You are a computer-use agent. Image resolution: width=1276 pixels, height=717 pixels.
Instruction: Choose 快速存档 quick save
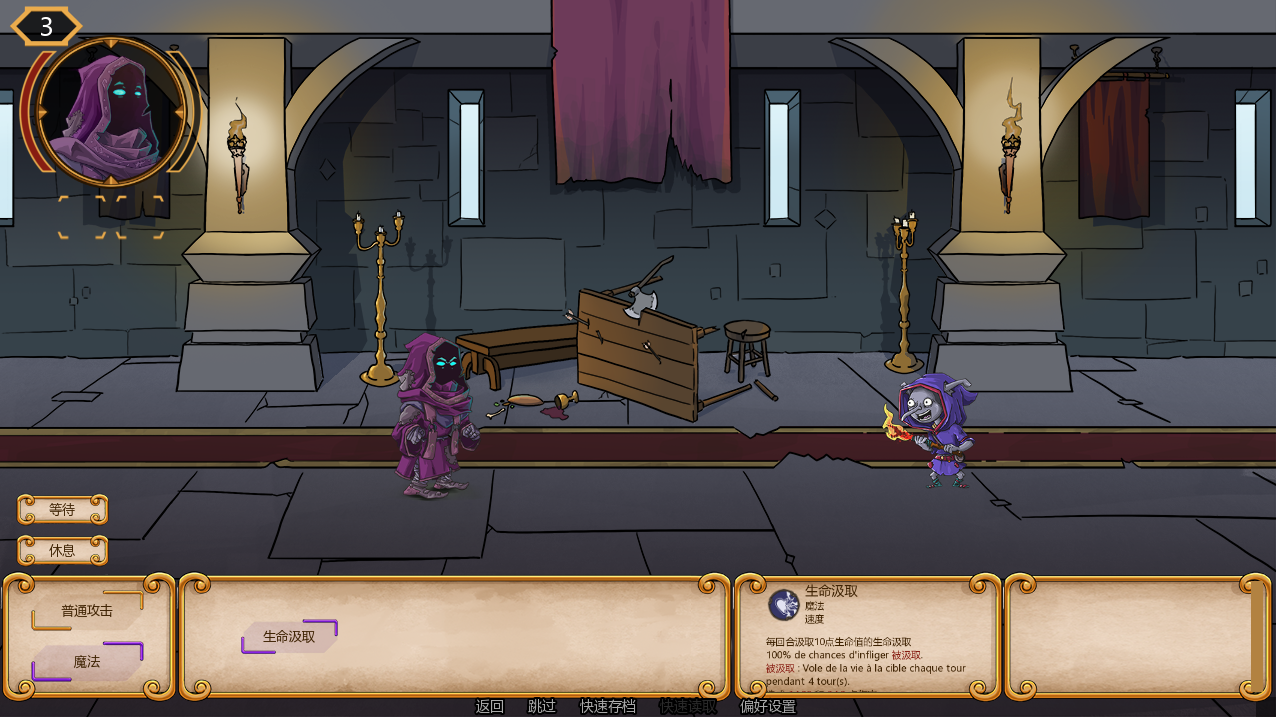pyautogui.click(x=608, y=706)
